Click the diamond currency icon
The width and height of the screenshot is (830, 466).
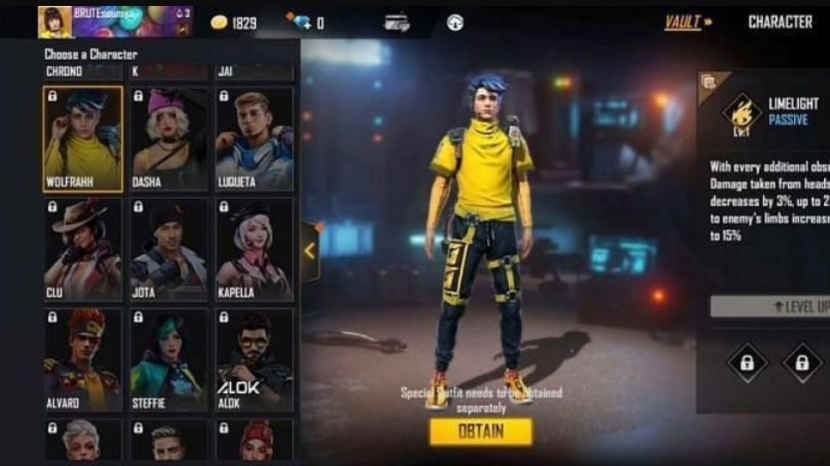pyautogui.click(x=299, y=21)
